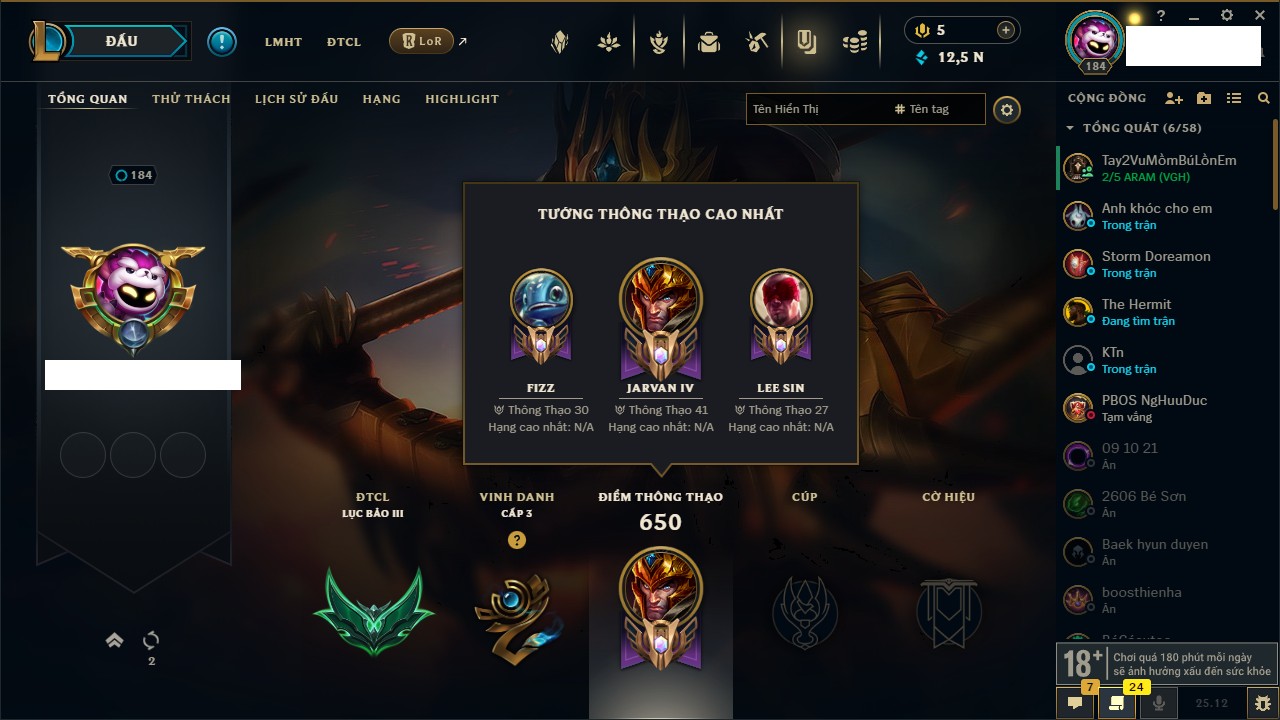This screenshot has width=1280, height=720.
Task: Show the HẠNG tab
Action: click(x=381, y=99)
